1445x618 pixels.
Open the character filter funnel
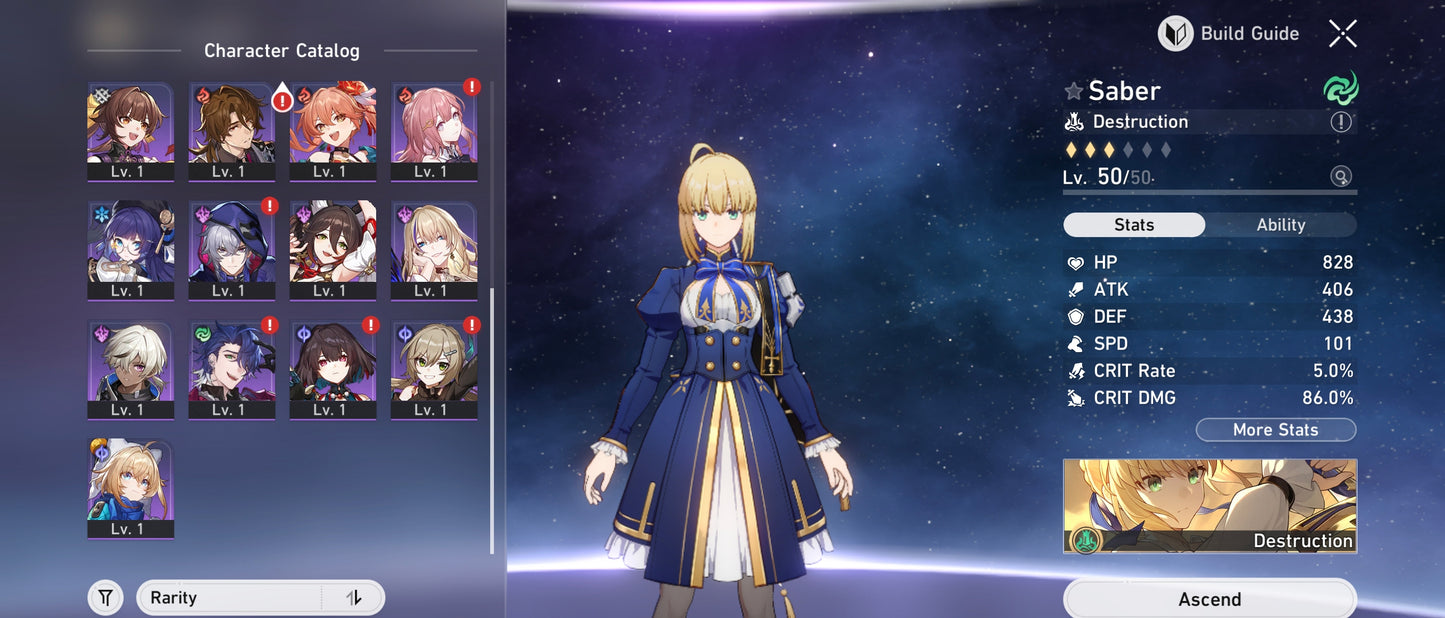click(x=105, y=598)
